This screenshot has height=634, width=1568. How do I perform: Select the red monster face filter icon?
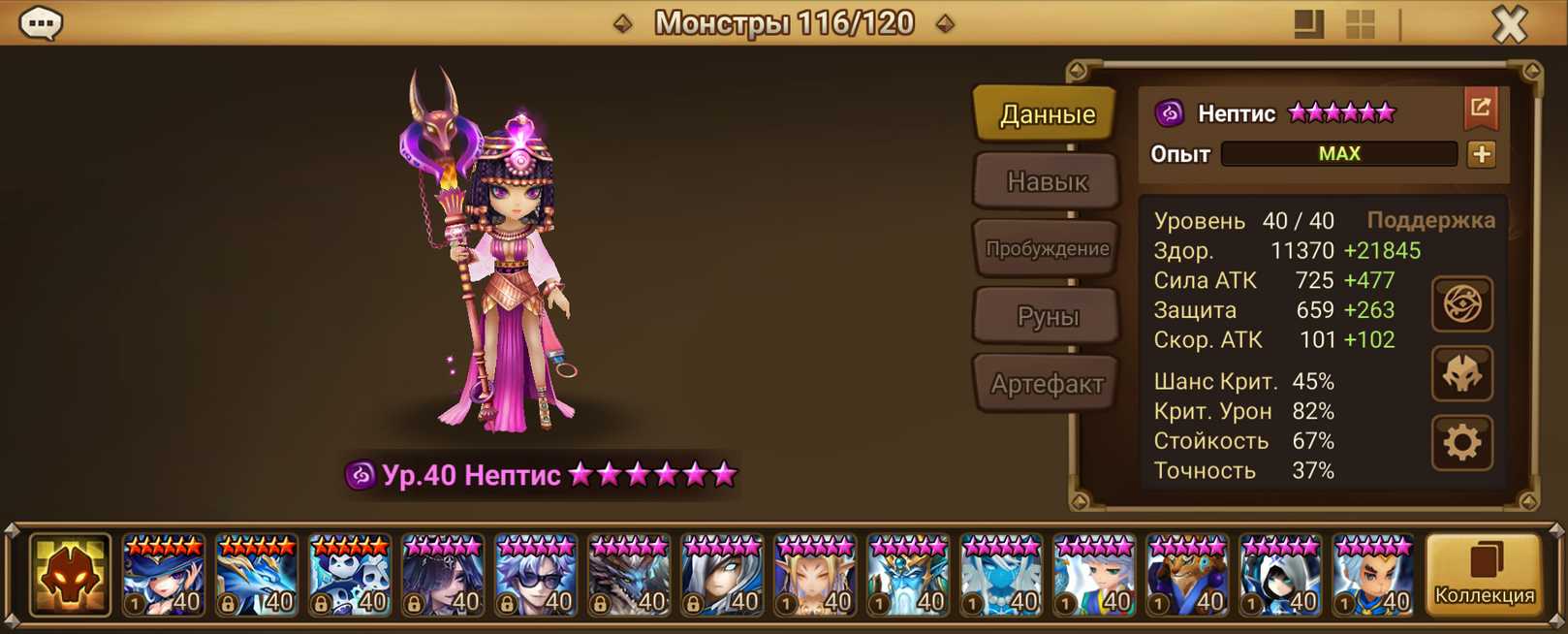tap(70, 575)
